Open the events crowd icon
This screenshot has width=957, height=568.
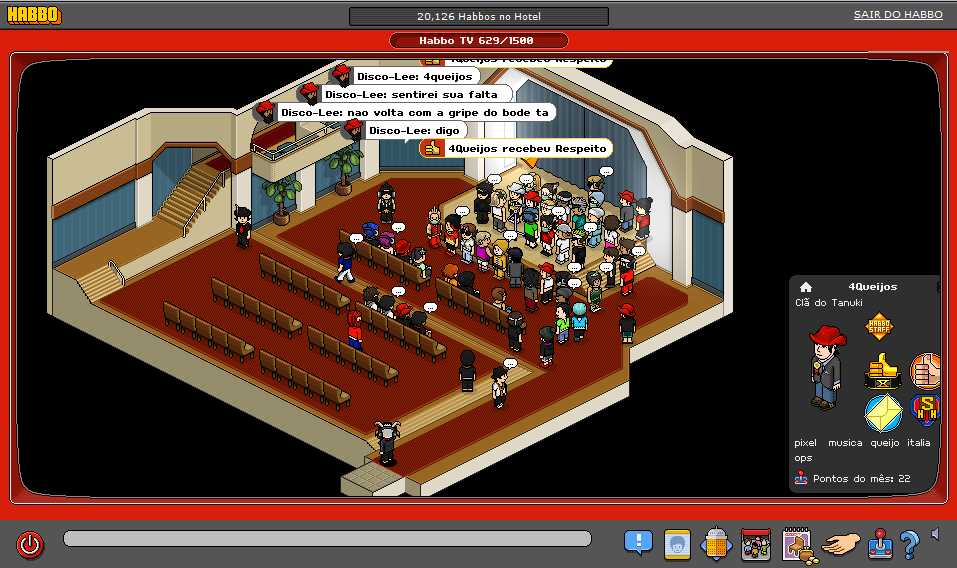(756, 544)
